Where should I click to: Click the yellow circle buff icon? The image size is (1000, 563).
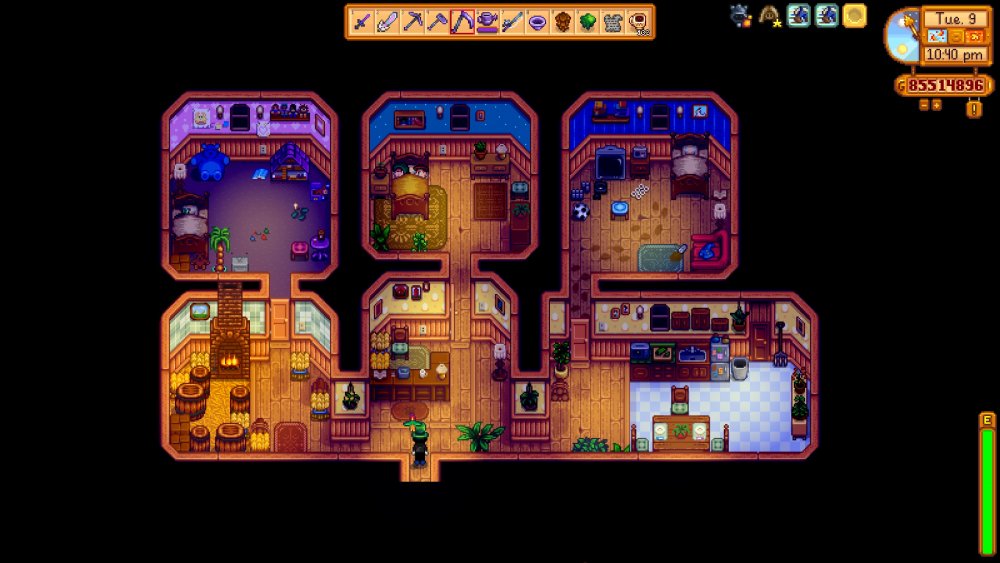pyautogui.click(x=854, y=15)
